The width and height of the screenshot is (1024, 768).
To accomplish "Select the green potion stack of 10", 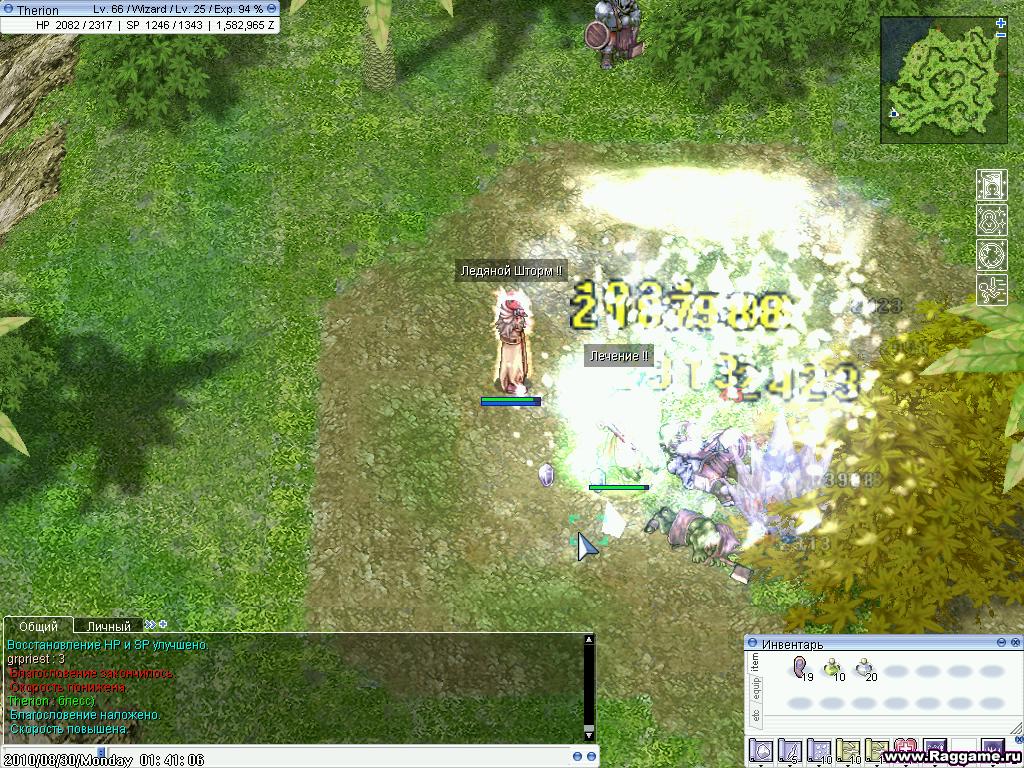I will [x=832, y=669].
